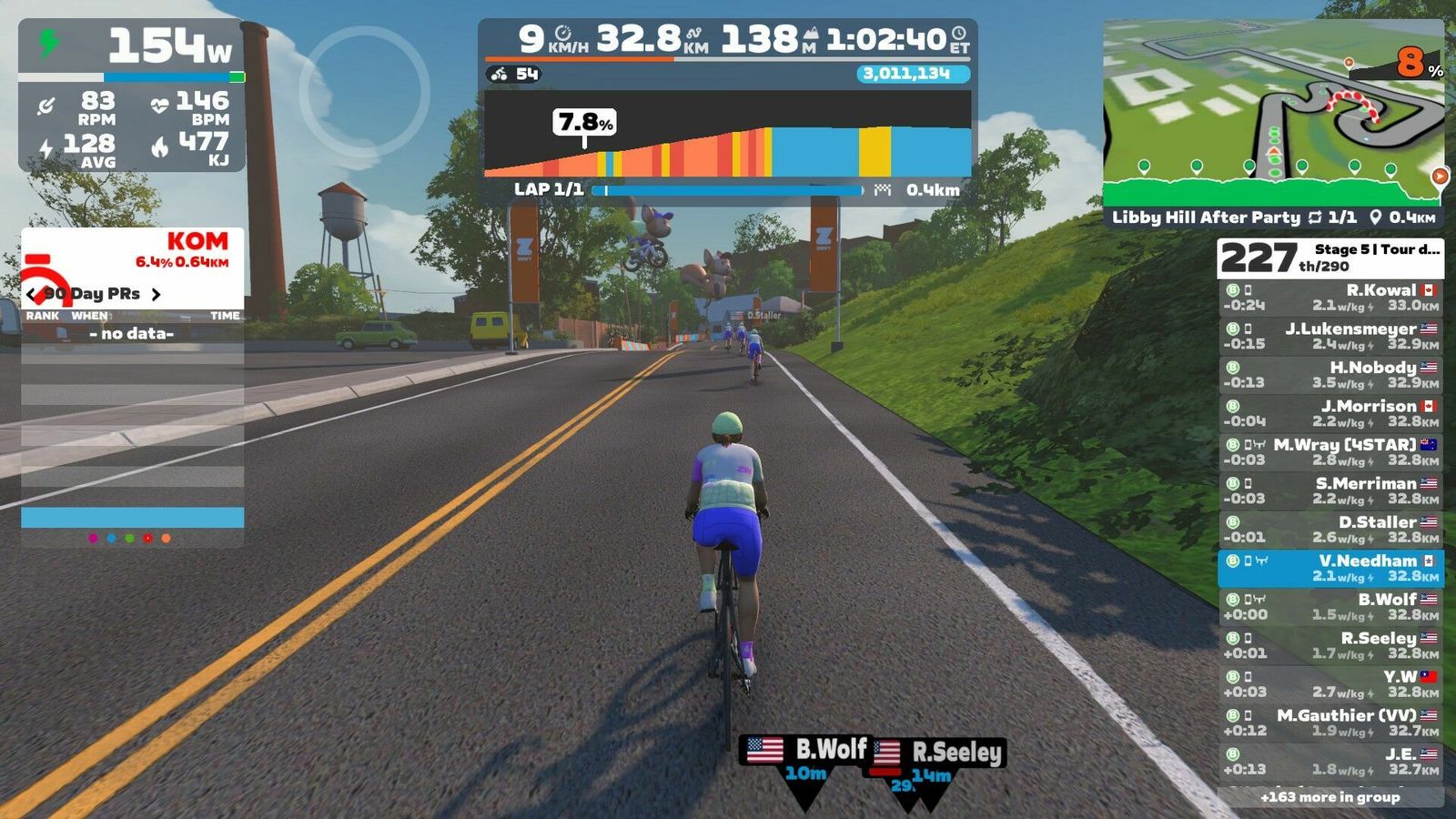Select R.Kowal in the nearby riders list

(x=1330, y=298)
